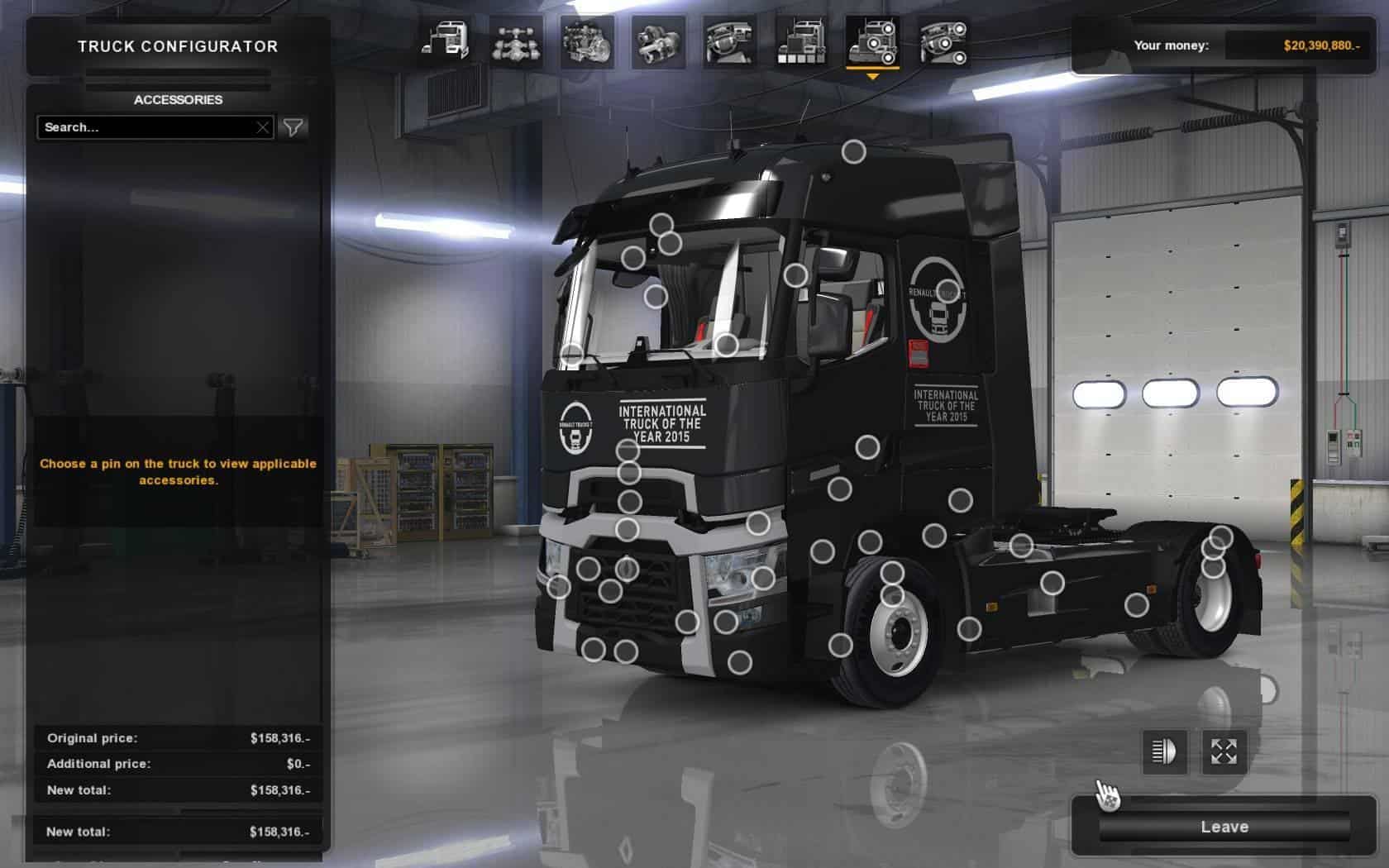Image resolution: width=1389 pixels, height=868 pixels.
Task: Leave the truck configurator
Action: tap(1224, 827)
